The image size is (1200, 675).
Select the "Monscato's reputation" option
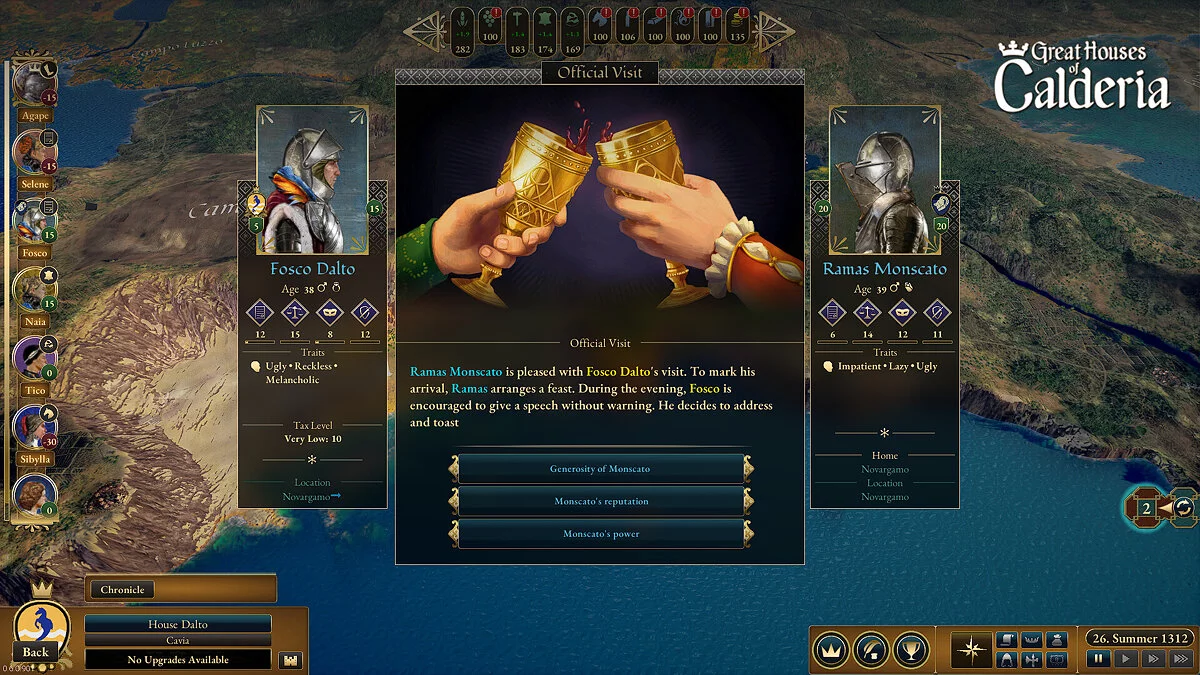[600, 501]
